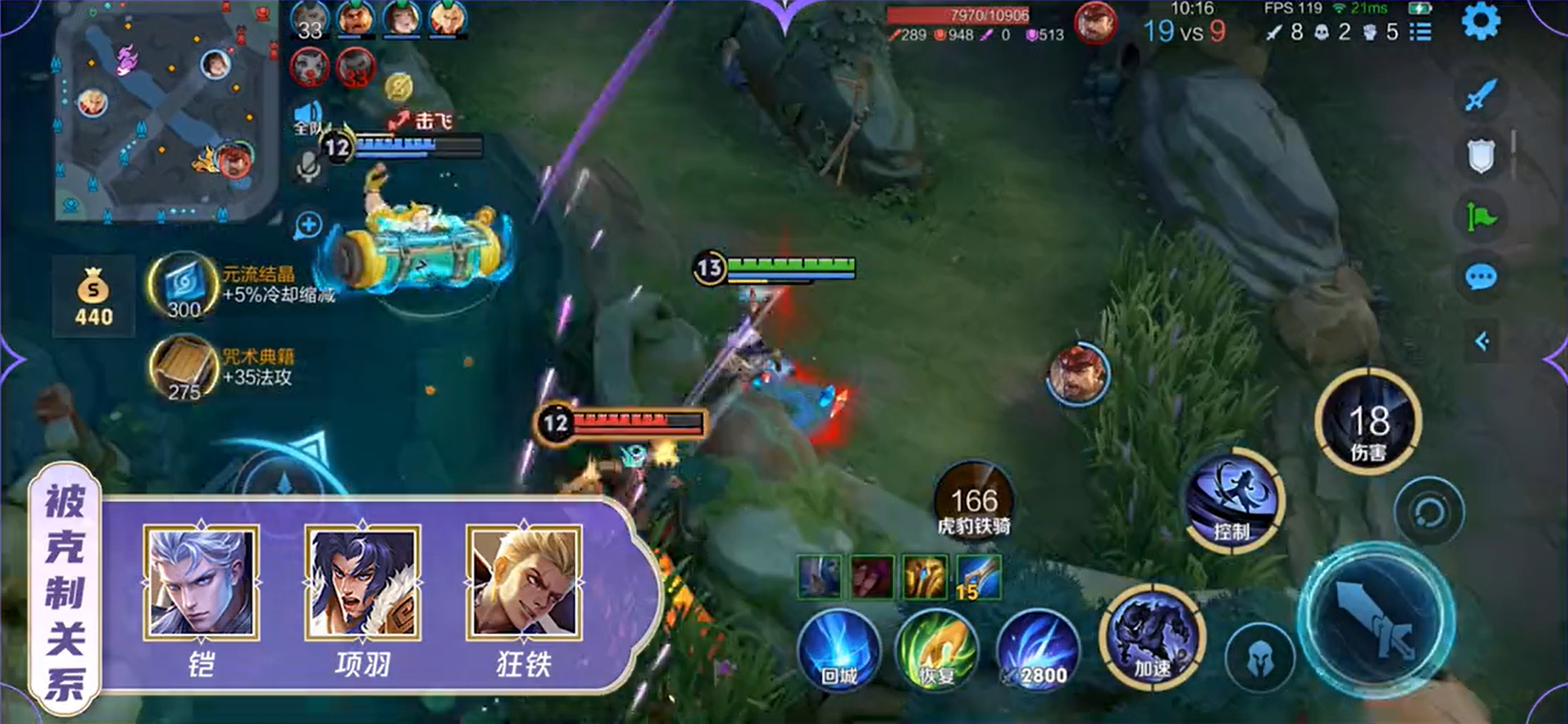Viewport: 1568px width, 724px height.
Task: Toggle the voice microphone
Action: [x=308, y=167]
